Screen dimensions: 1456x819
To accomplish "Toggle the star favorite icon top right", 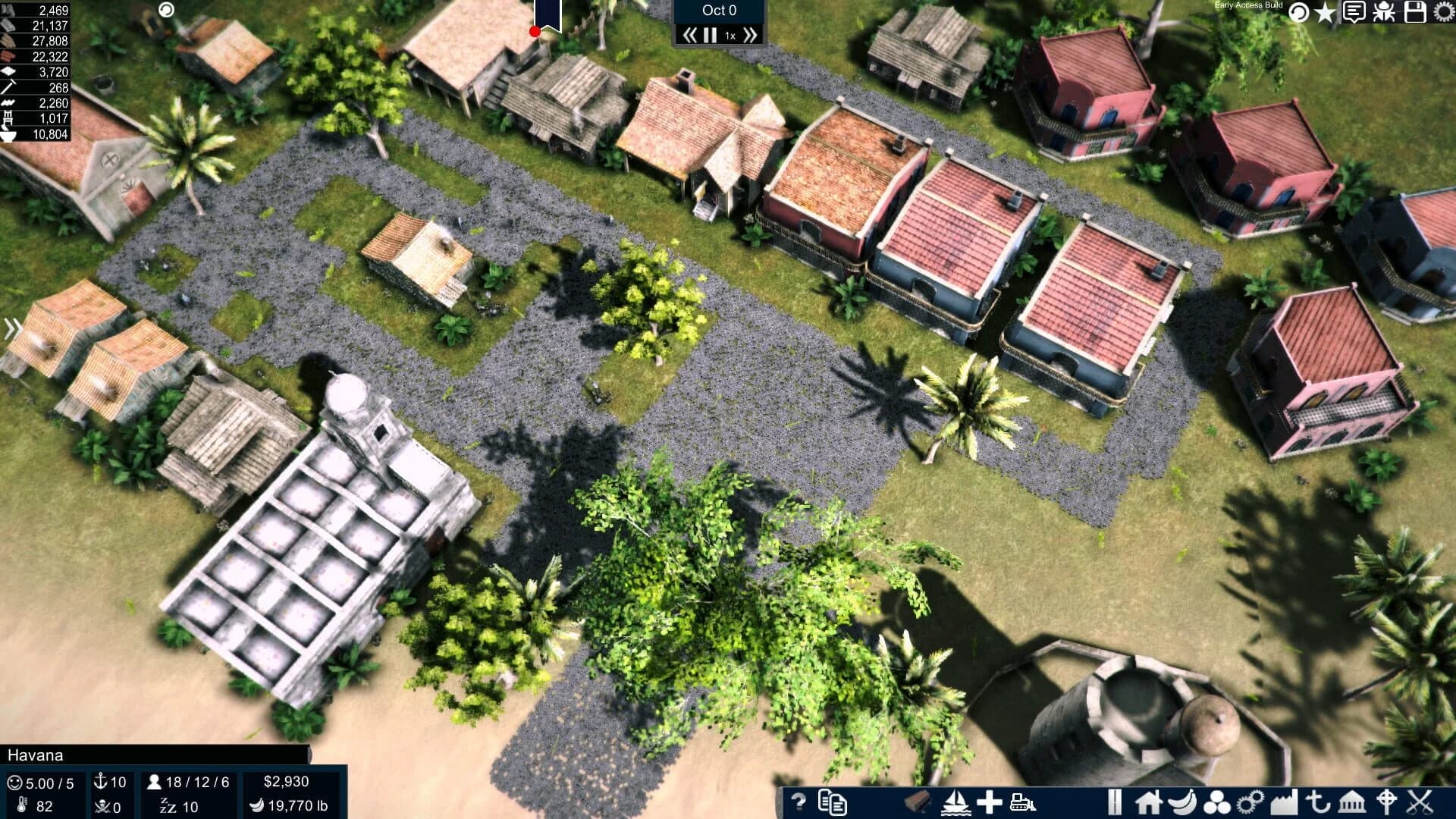I will coord(1325,13).
